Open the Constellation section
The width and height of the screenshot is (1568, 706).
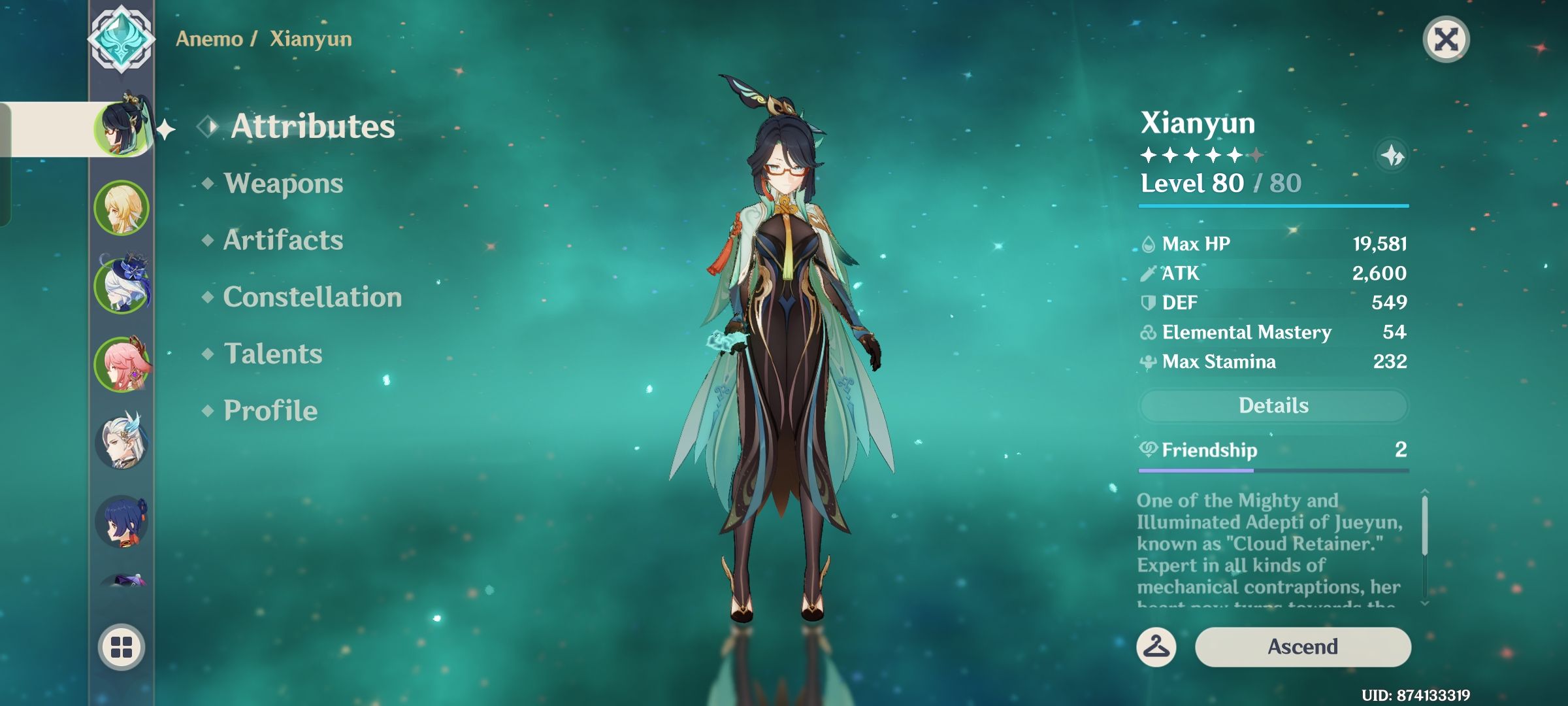tap(312, 297)
